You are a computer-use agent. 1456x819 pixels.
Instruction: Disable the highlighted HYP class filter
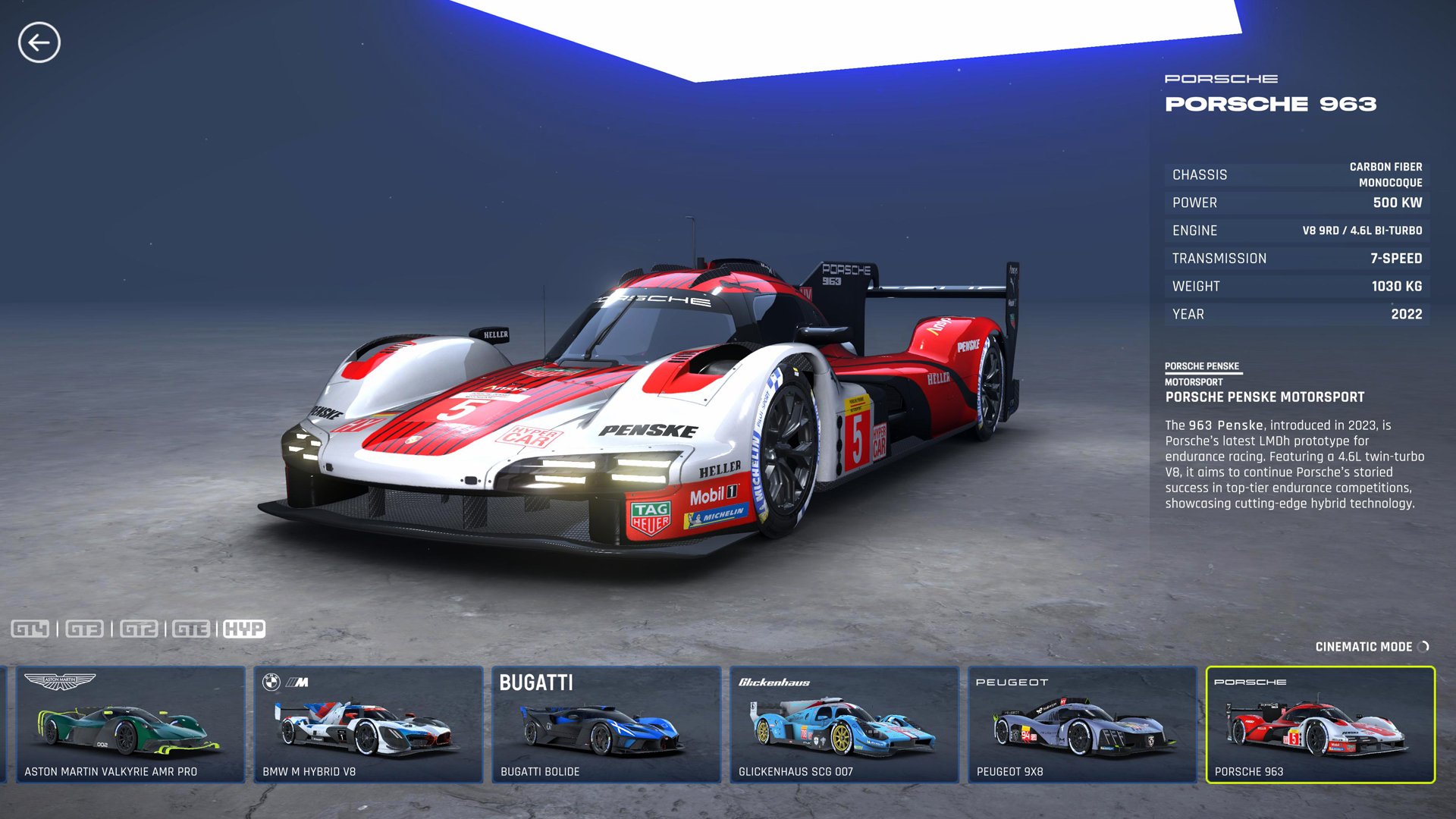pos(243,629)
